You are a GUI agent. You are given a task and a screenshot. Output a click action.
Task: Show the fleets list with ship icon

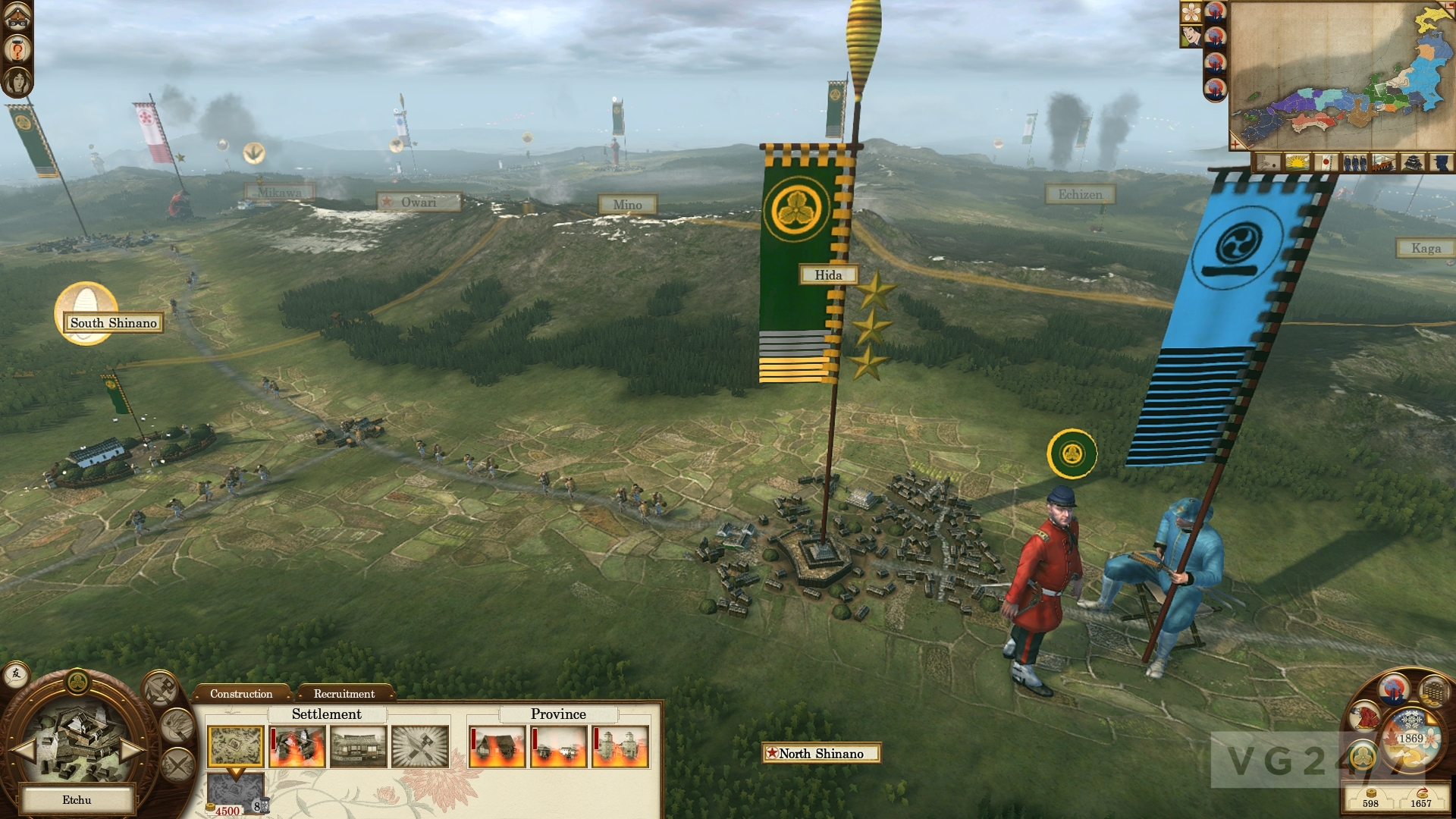tap(1383, 162)
